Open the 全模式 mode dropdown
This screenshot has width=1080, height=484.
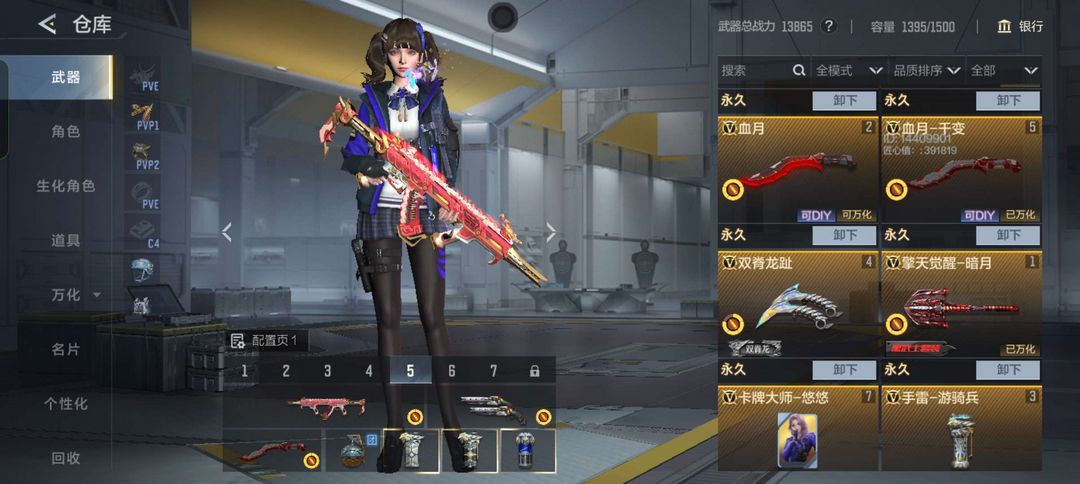click(x=849, y=71)
